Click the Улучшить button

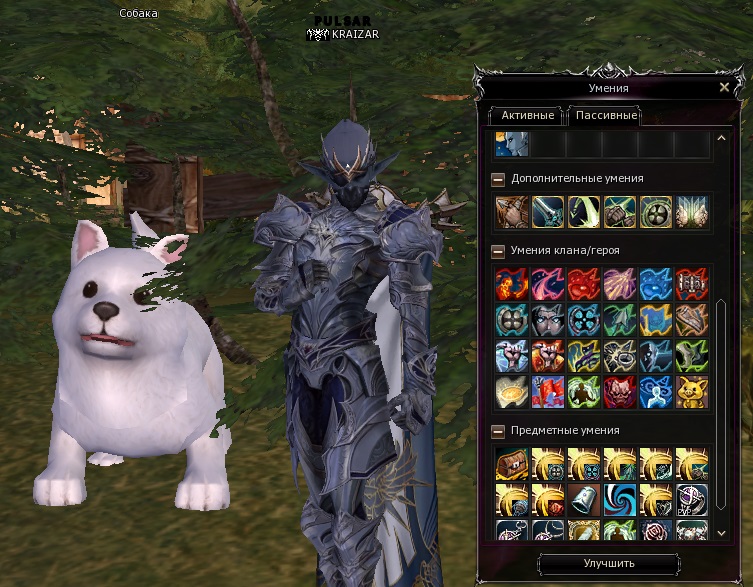click(x=609, y=563)
